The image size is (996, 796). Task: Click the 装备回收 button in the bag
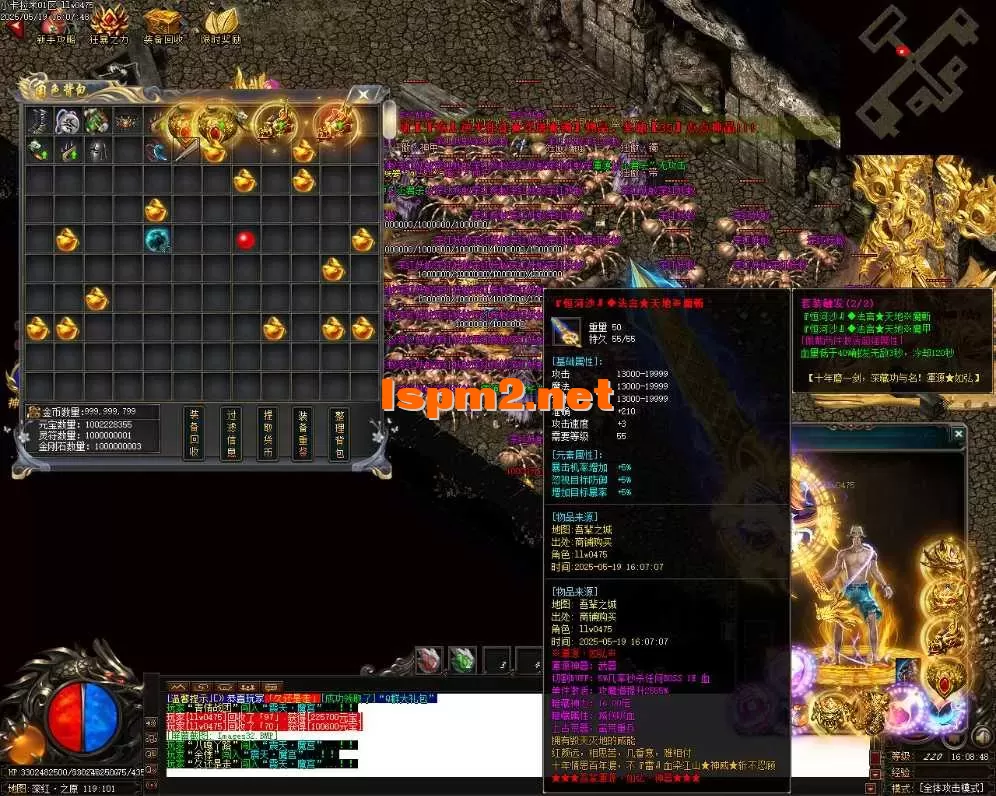195,434
